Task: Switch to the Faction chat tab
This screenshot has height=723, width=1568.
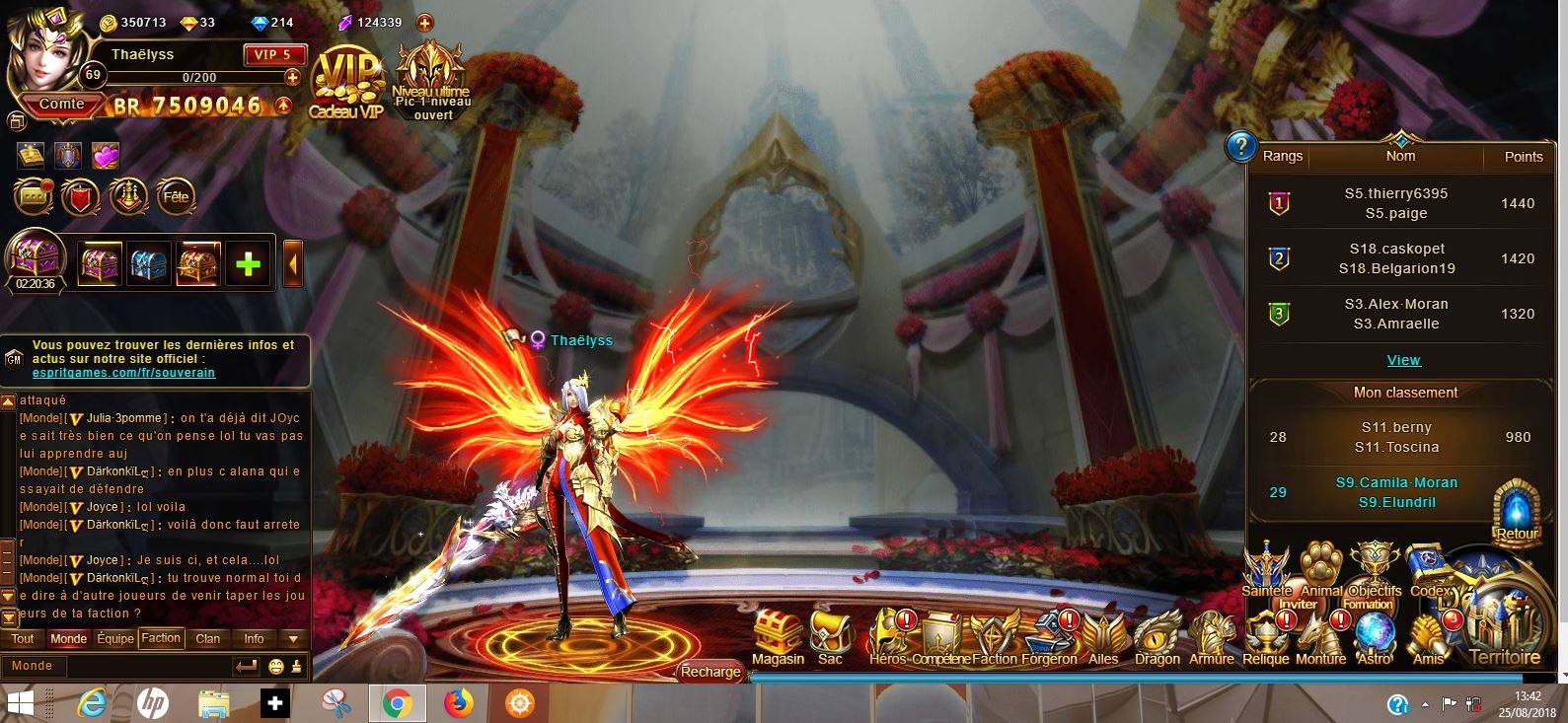Action: [x=161, y=638]
